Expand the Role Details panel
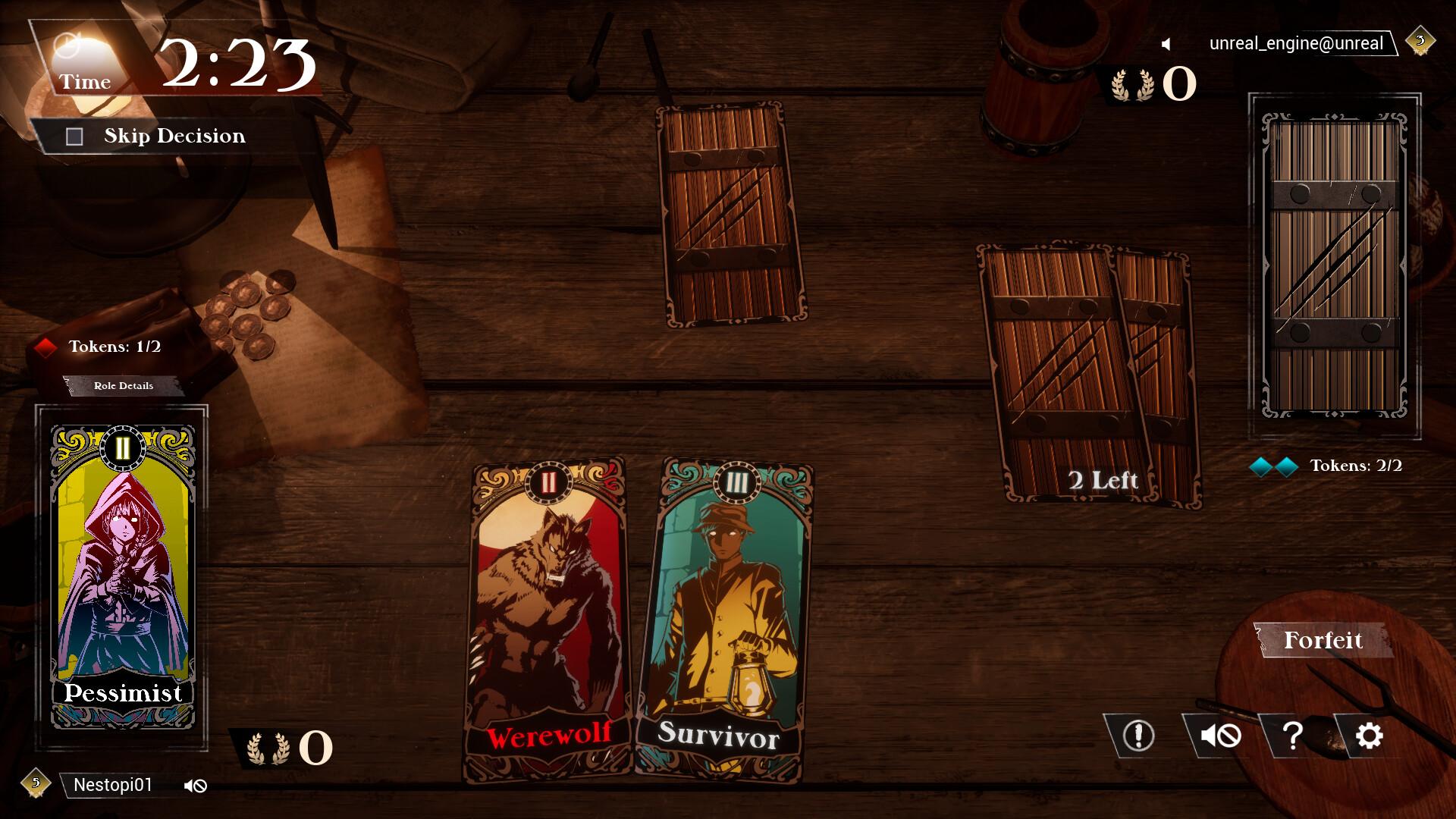This screenshot has width=1456, height=819. click(x=121, y=386)
